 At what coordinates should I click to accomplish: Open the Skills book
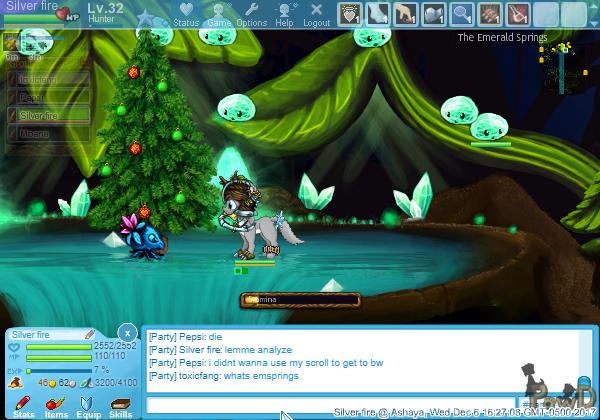pyautogui.click(x=121, y=405)
